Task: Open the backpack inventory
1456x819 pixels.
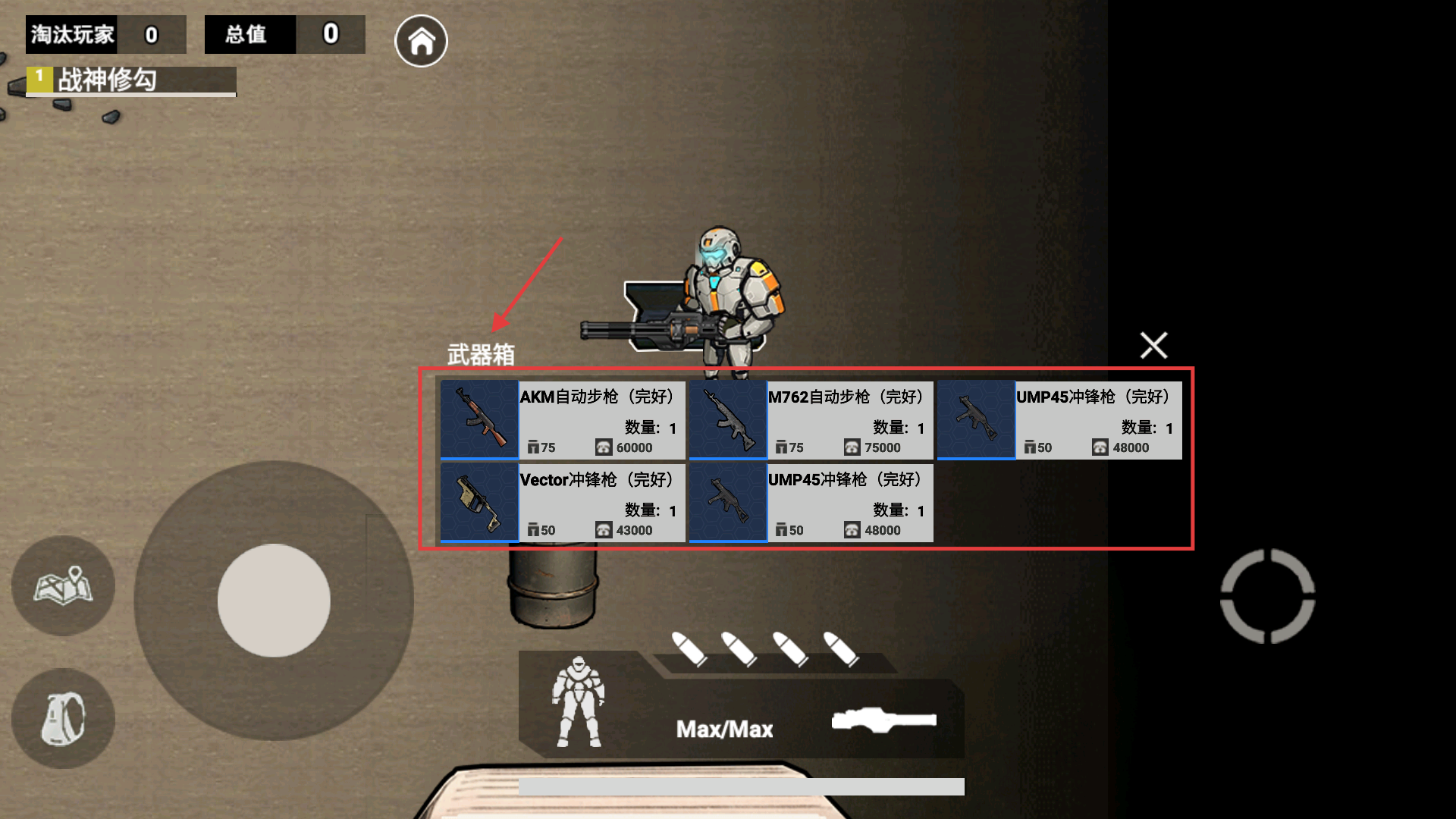Action: [x=63, y=718]
